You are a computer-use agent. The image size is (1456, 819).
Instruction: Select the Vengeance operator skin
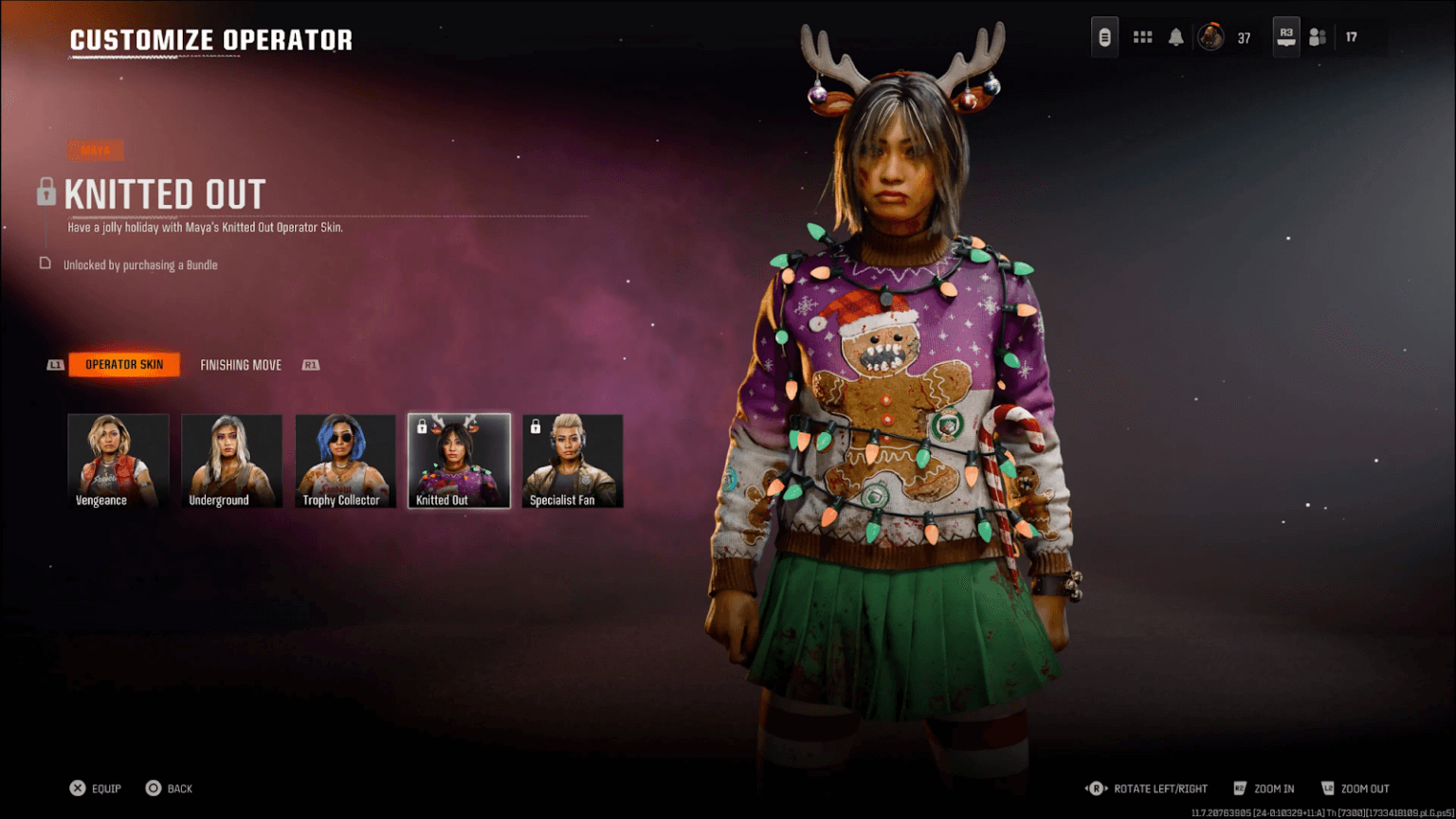coord(118,460)
